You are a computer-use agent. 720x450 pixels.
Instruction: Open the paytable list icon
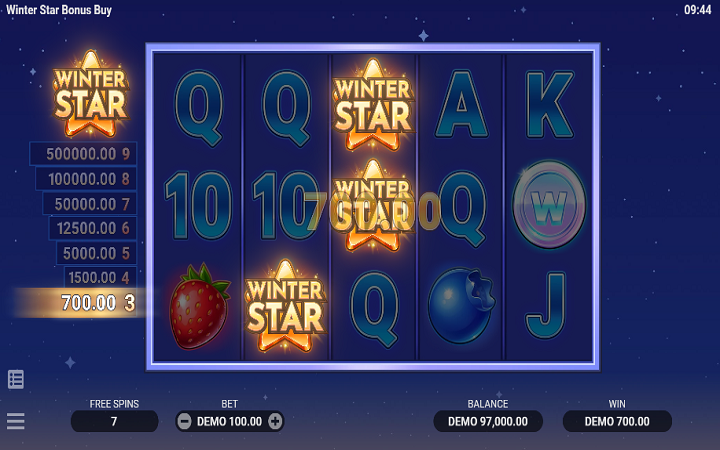point(16,379)
